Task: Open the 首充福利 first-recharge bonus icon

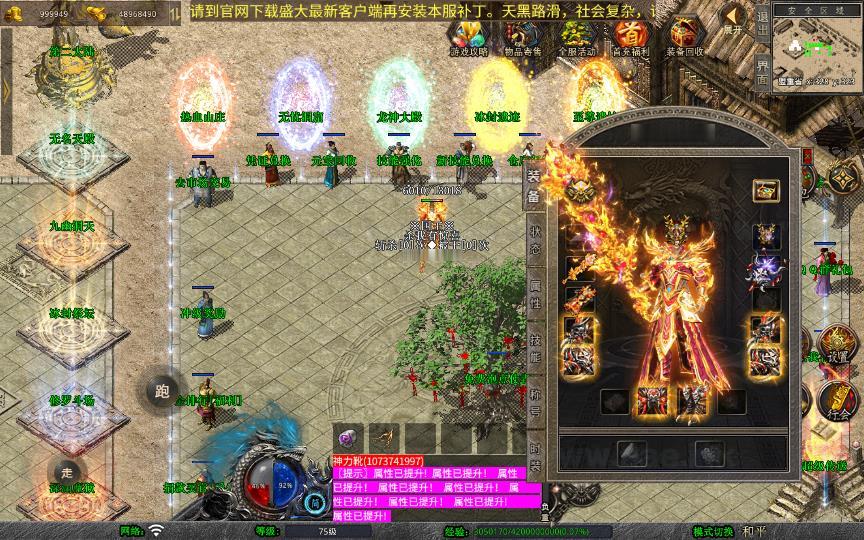Action: 633,37
